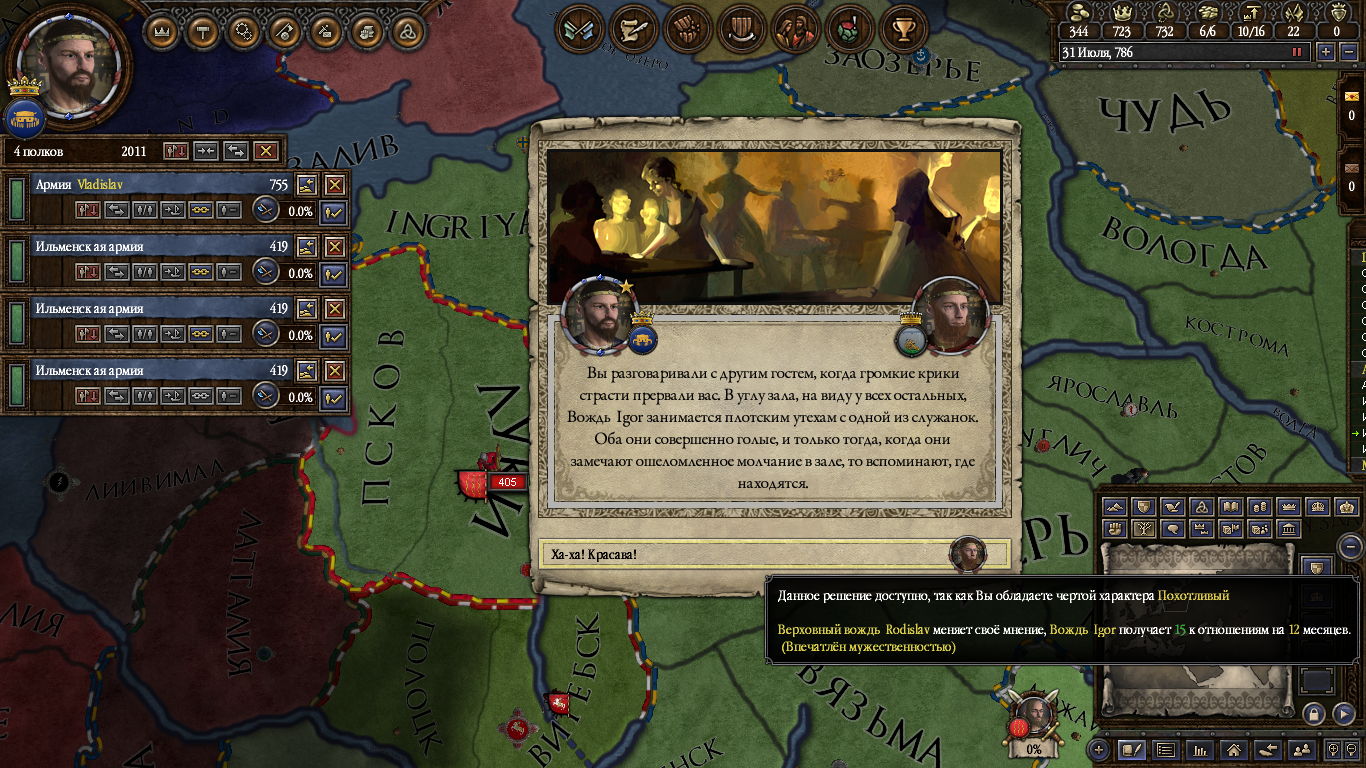The width and height of the screenshot is (1366, 768).
Task: Go to home capital with the house button
Action: tap(1234, 749)
